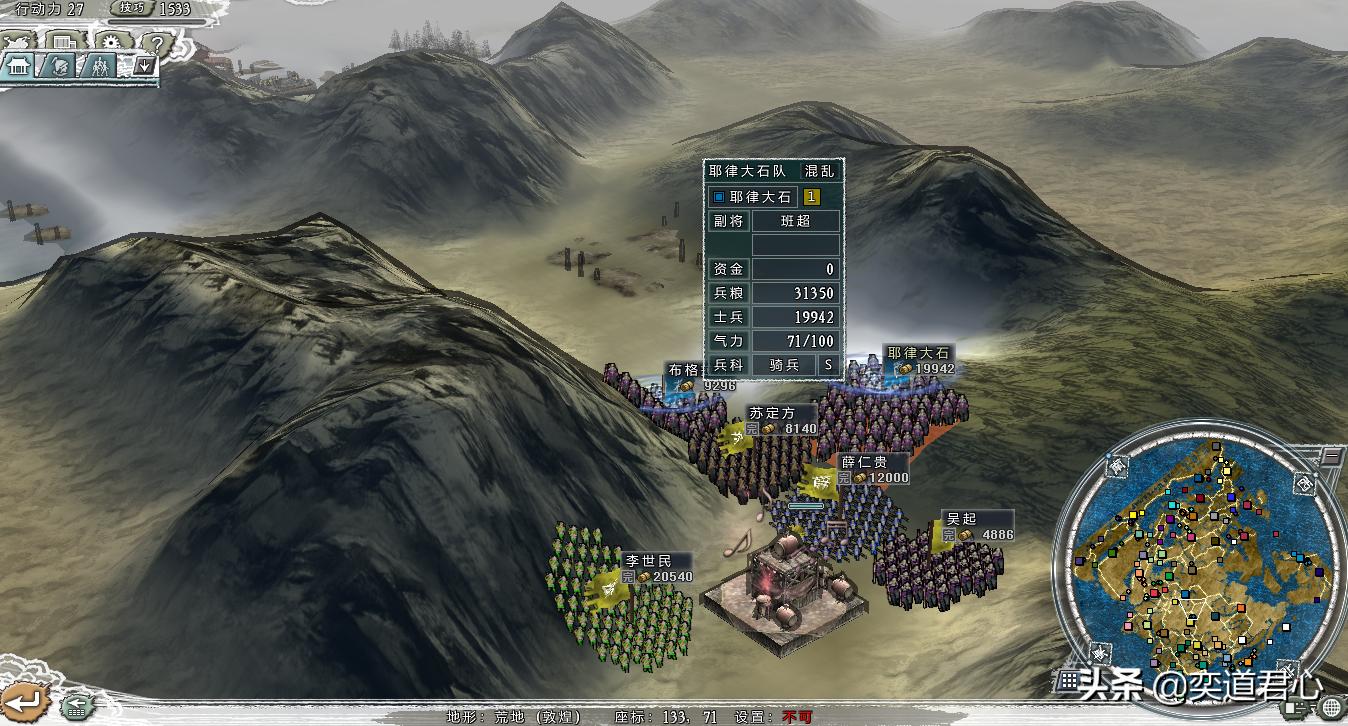Switch to the city building tab

(19, 67)
